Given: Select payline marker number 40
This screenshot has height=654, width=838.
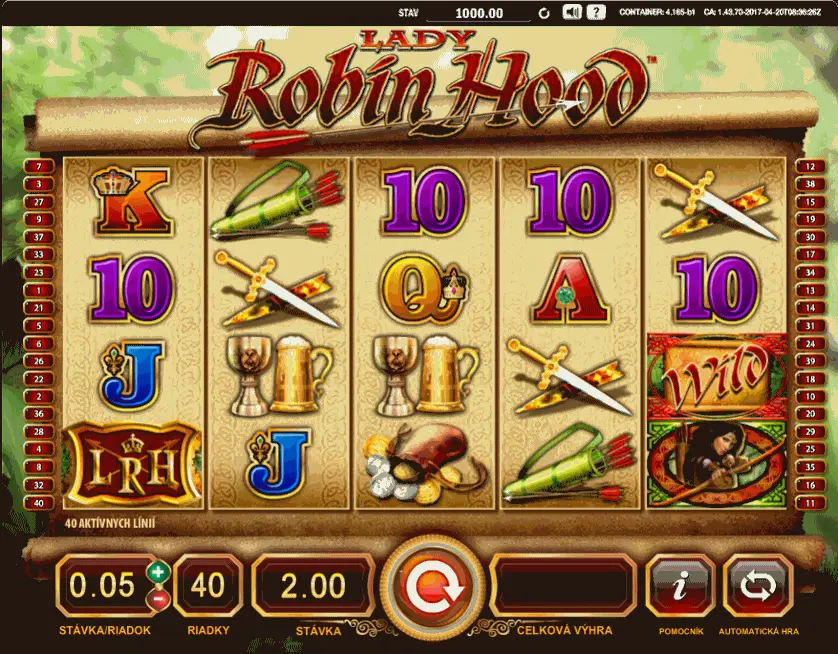Looking at the screenshot, I should pyautogui.click(x=39, y=504).
